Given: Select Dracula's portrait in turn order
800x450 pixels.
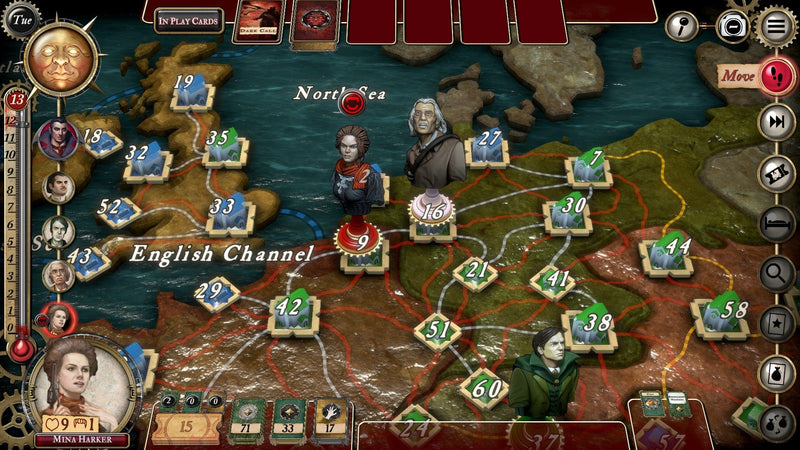Looking at the screenshot, I should (x=57, y=138).
